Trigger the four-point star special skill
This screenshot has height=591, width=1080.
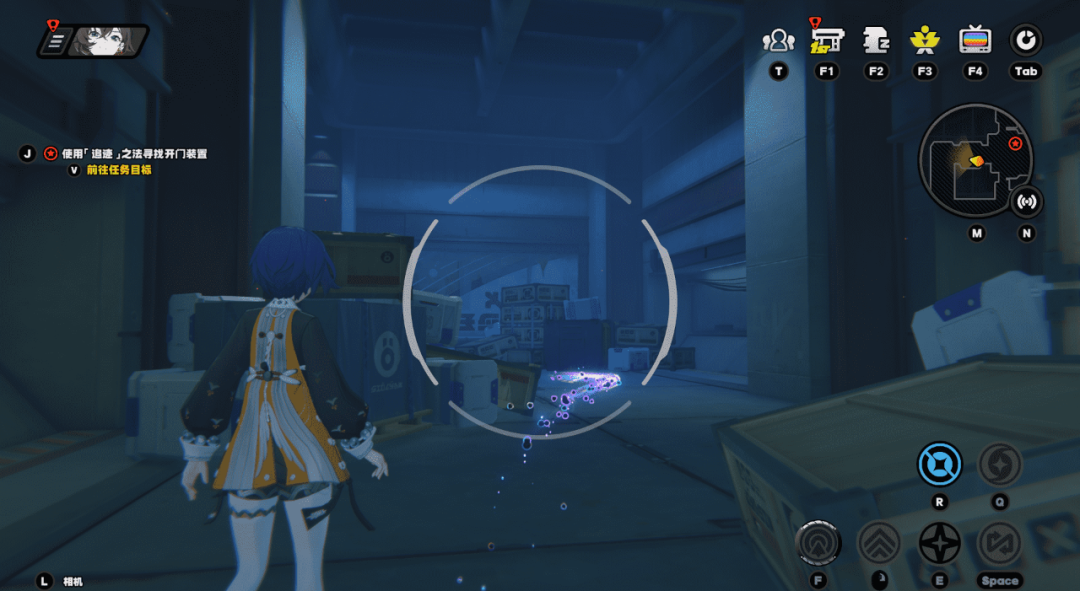(939, 543)
